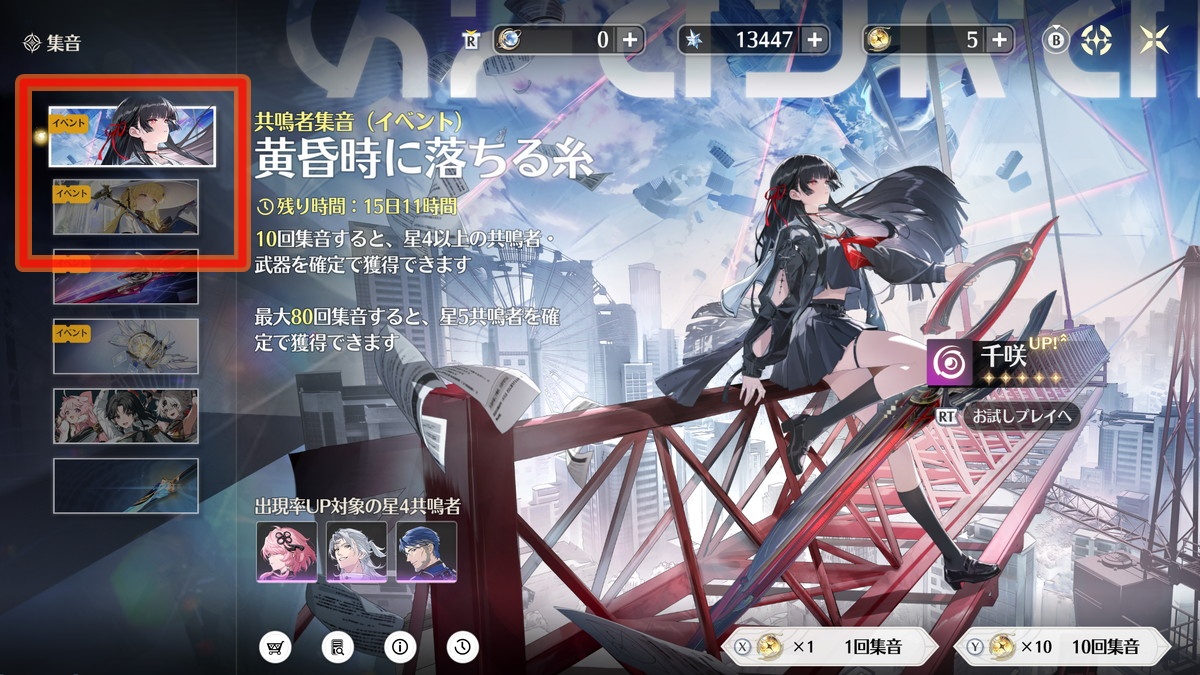Open the golden gauntlet weapon event banner

[x=126, y=346]
